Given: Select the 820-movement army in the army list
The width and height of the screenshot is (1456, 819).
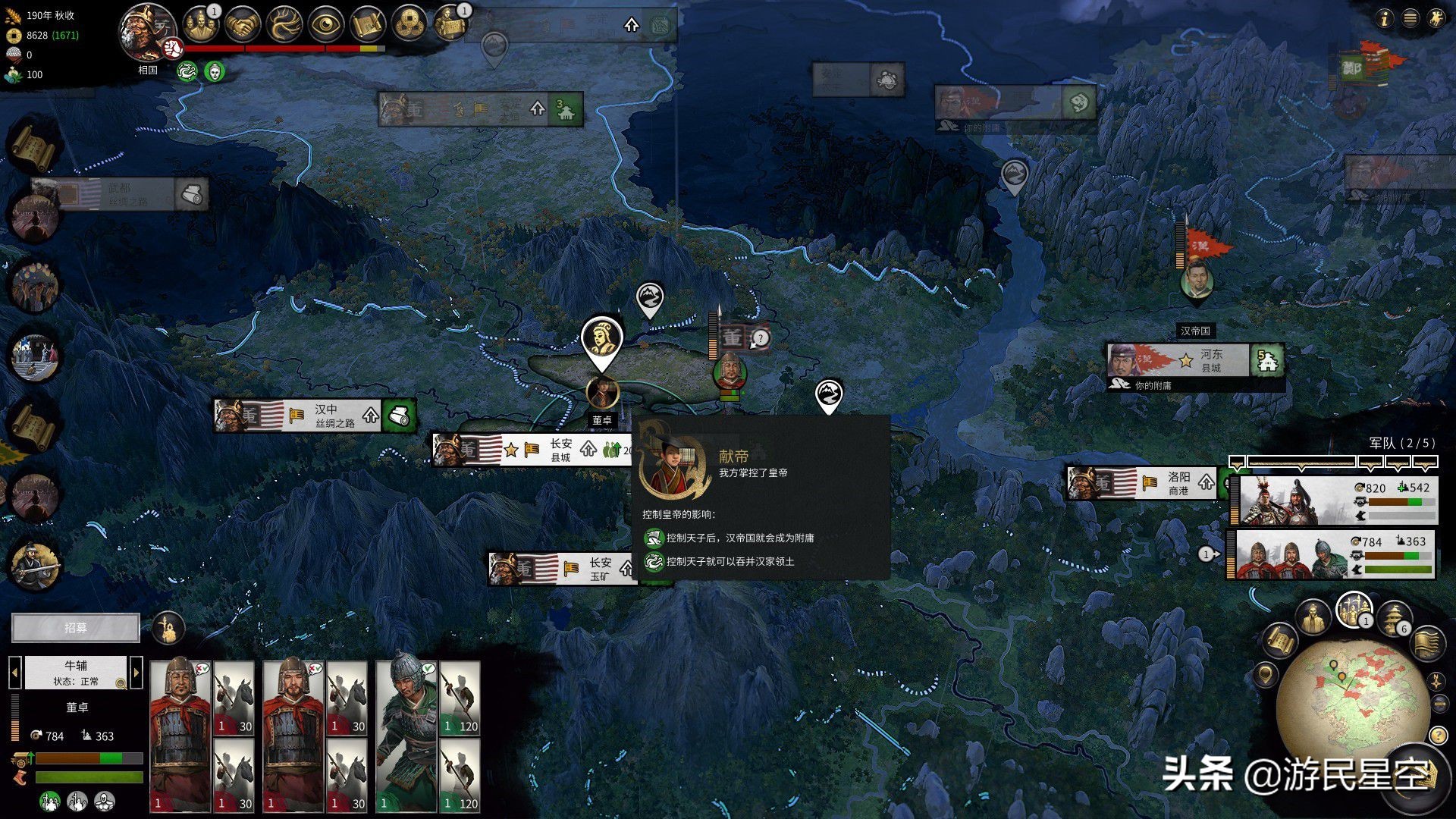Looking at the screenshot, I should [x=1336, y=500].
